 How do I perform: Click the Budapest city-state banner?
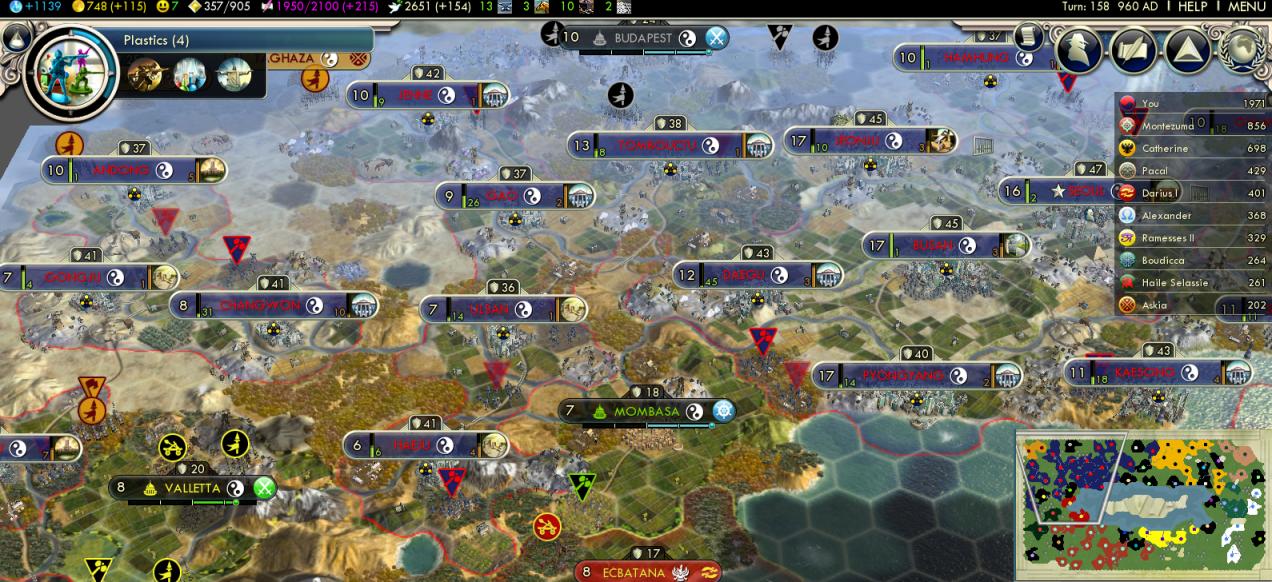pos(643,38)
